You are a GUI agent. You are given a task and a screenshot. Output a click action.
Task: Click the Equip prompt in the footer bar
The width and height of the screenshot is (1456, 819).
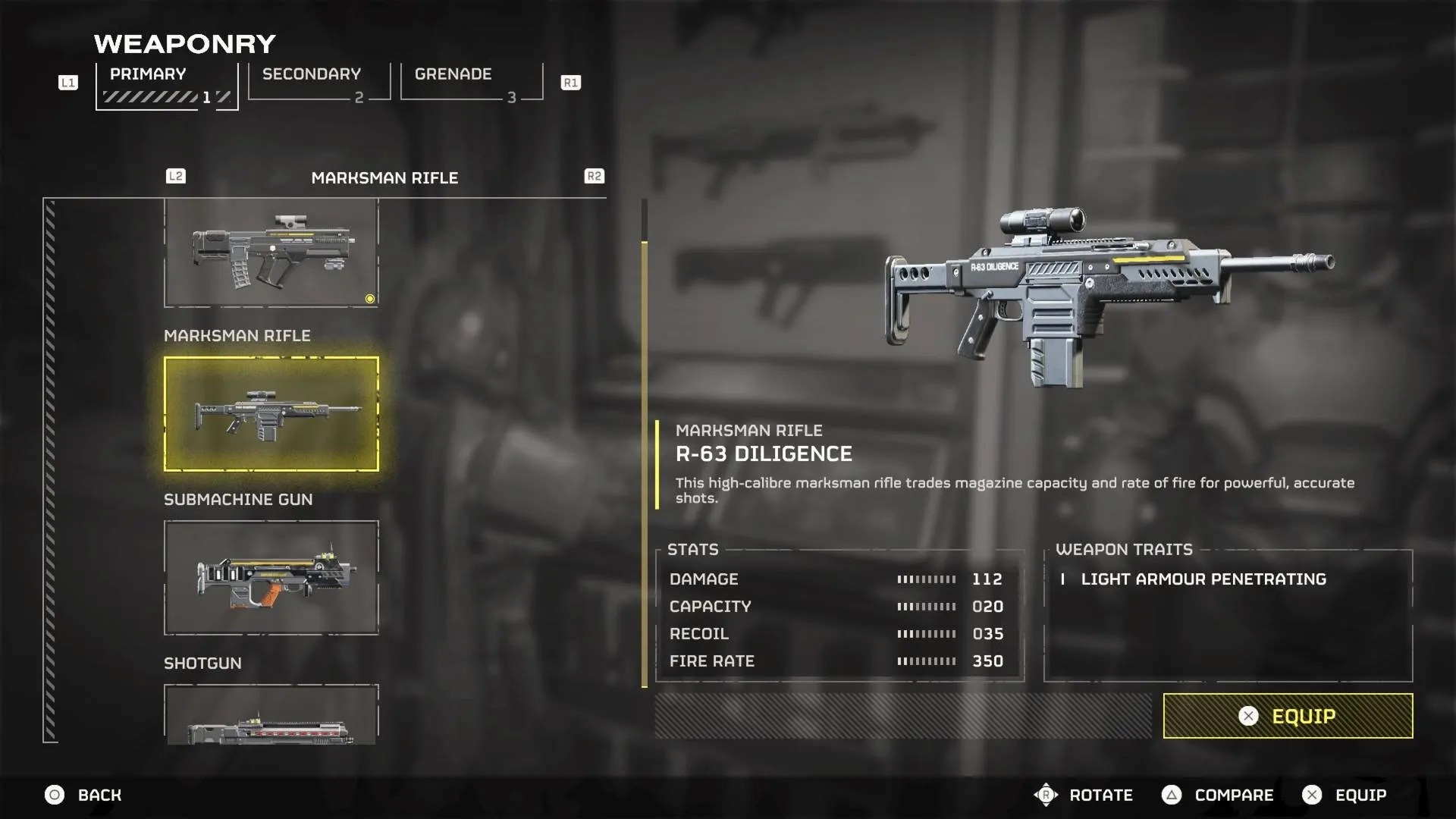(1345, 795)
